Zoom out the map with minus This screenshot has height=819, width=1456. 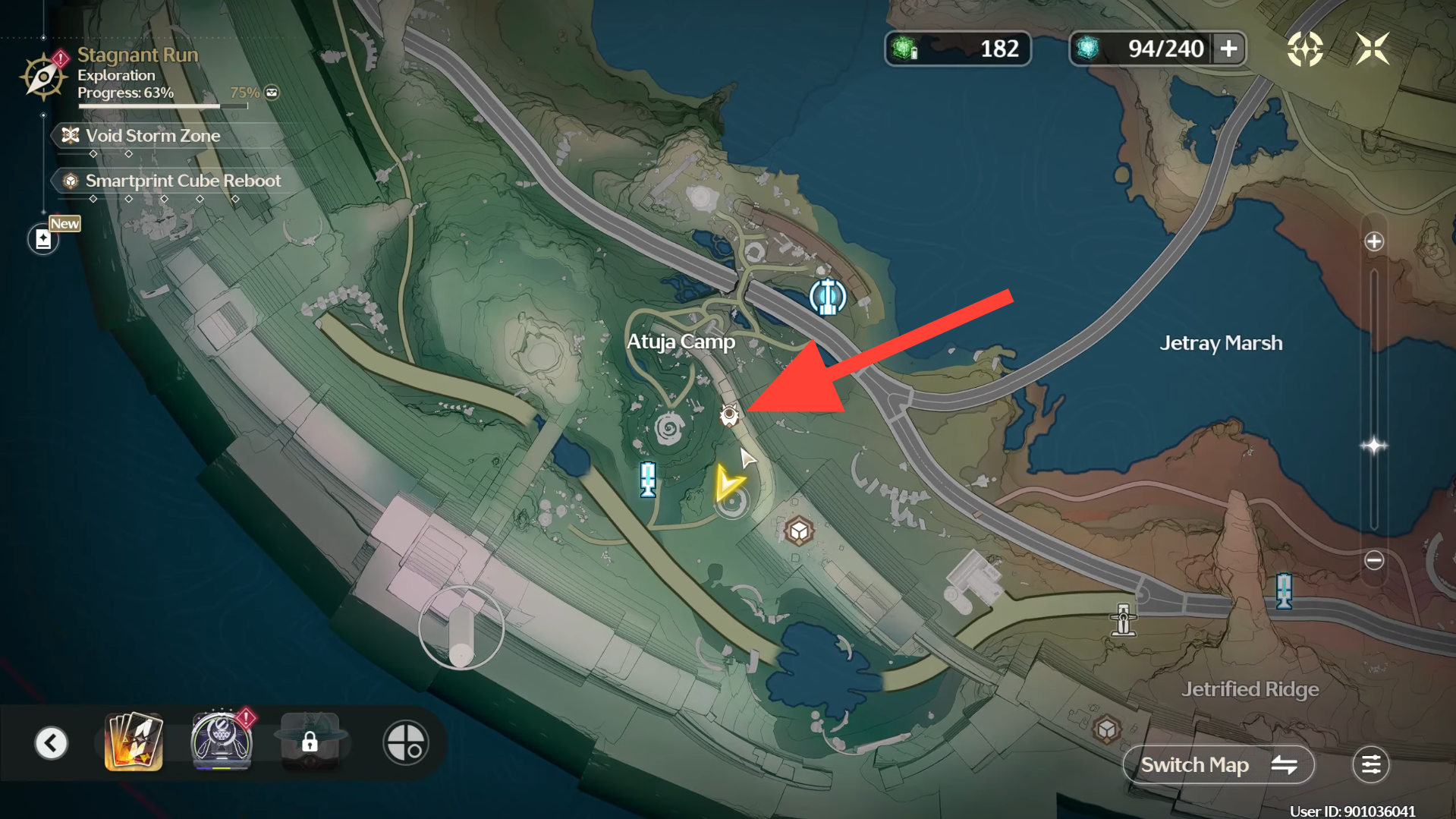(1373, 561)
